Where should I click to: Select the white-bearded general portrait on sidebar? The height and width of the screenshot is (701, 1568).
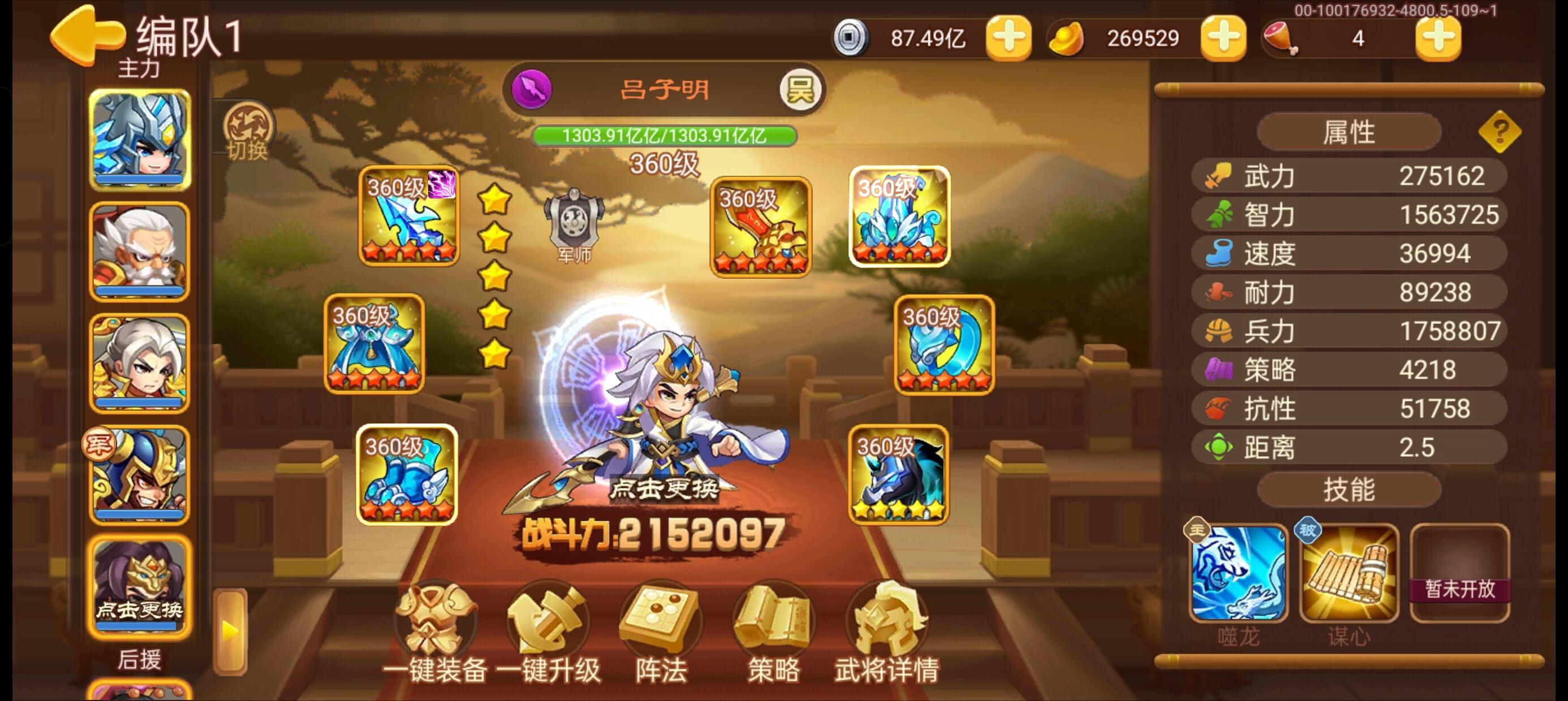(139, 249)
